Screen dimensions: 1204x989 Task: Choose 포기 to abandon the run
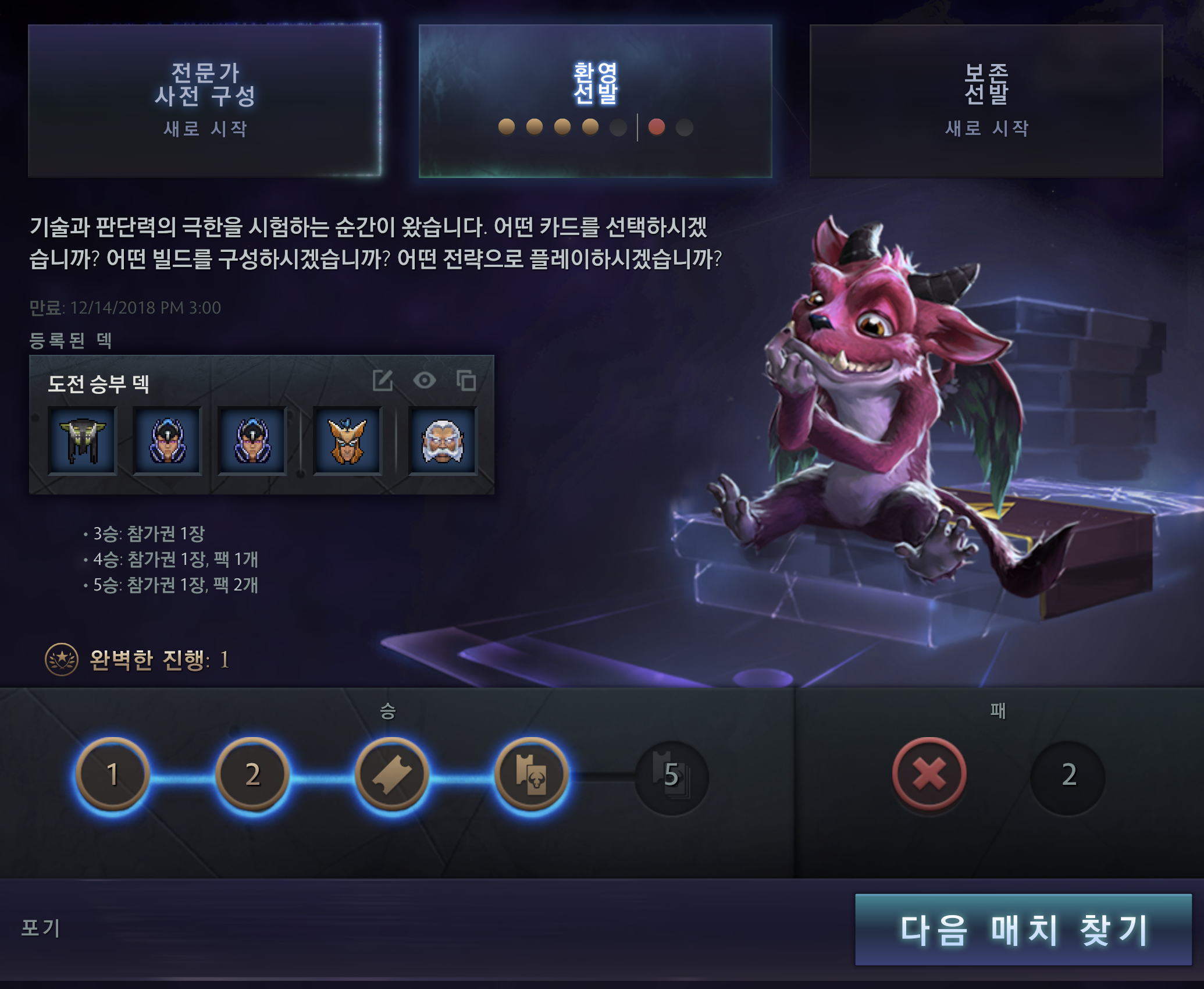41,927
